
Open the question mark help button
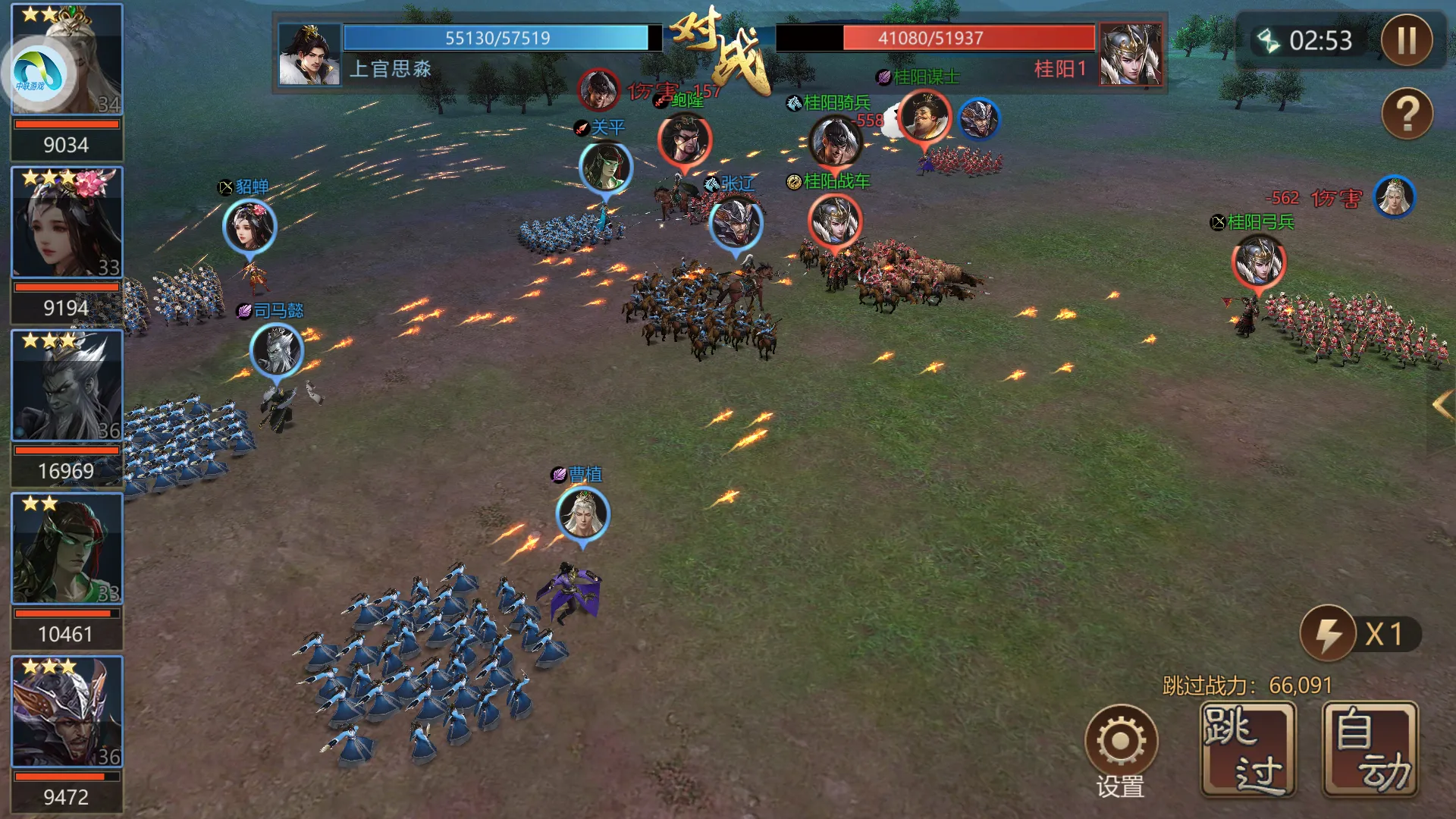pyautogui.click(x=1407, y=114)
